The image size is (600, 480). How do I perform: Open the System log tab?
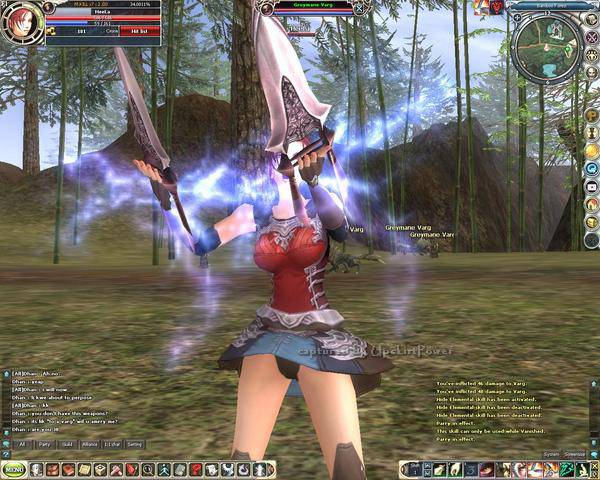point(551,454)
